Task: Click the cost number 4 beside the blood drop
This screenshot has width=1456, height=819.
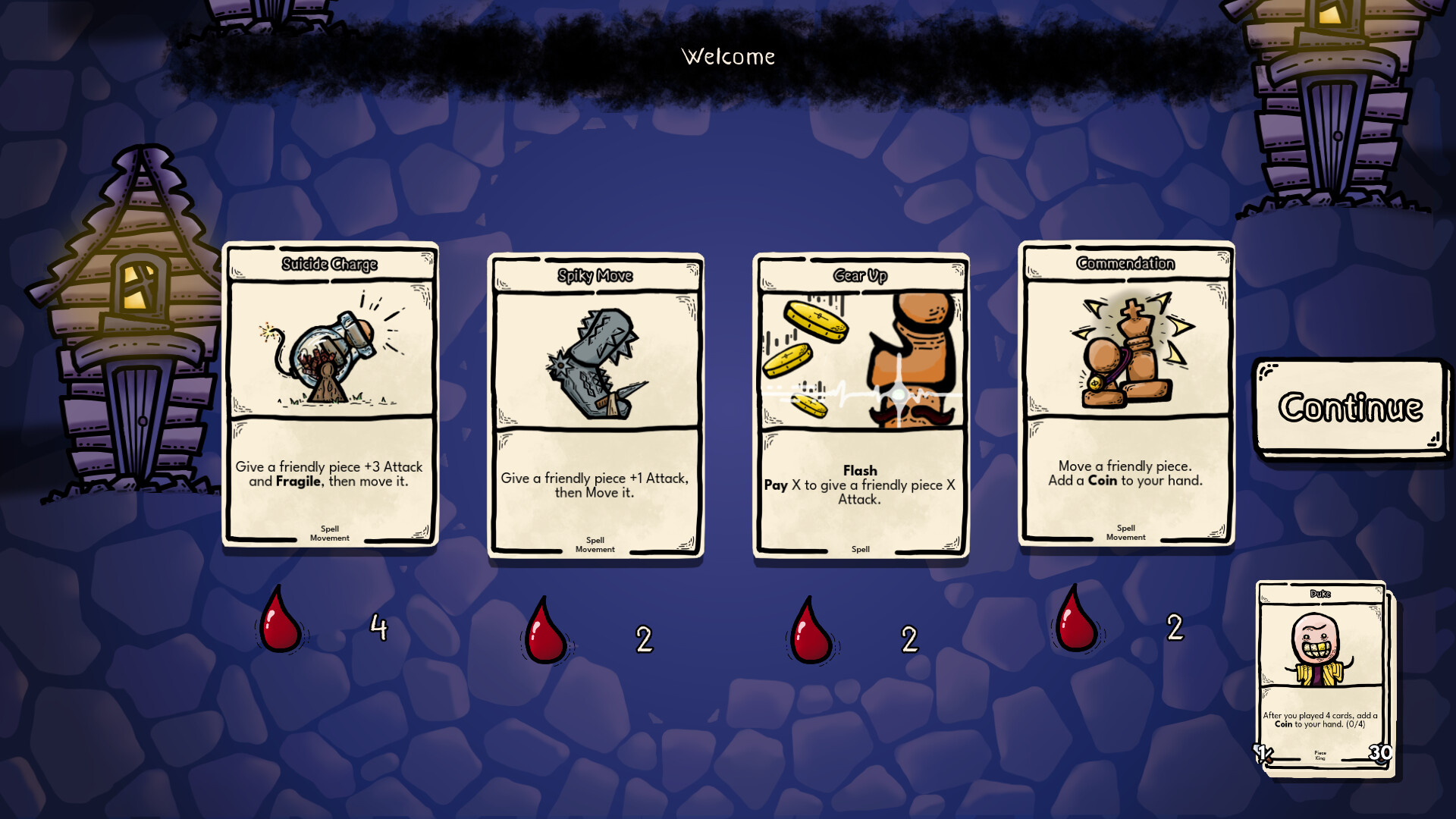Action: (379, 628)
